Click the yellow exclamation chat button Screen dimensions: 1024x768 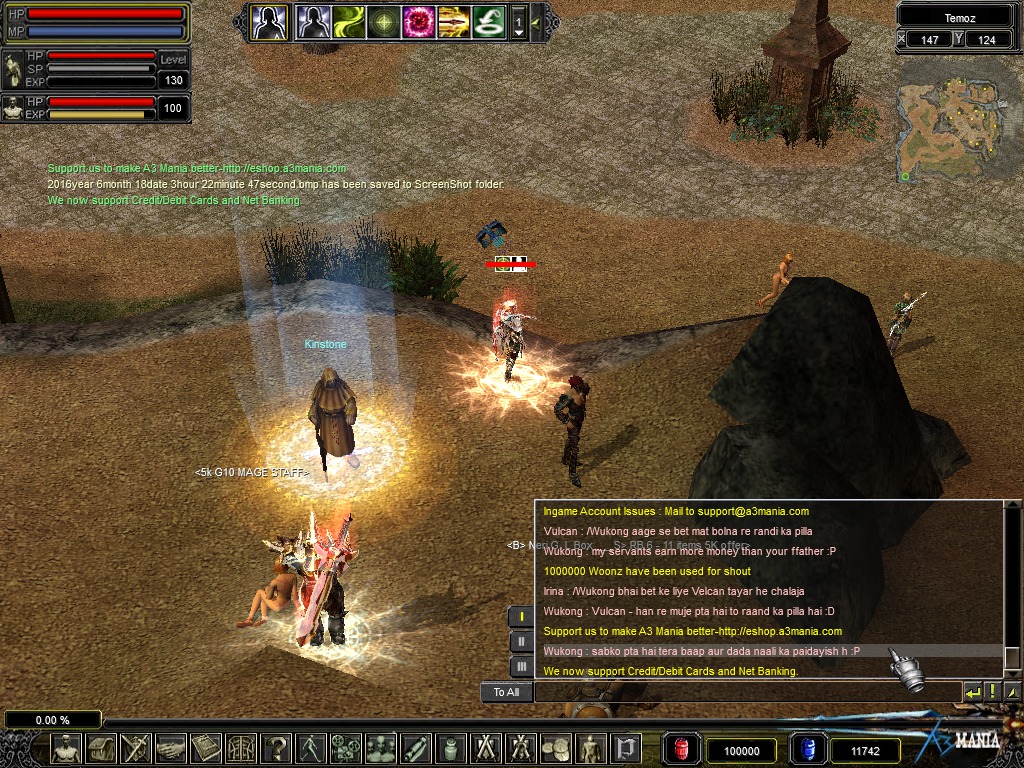pyautogui.click(x=992, y=692)
